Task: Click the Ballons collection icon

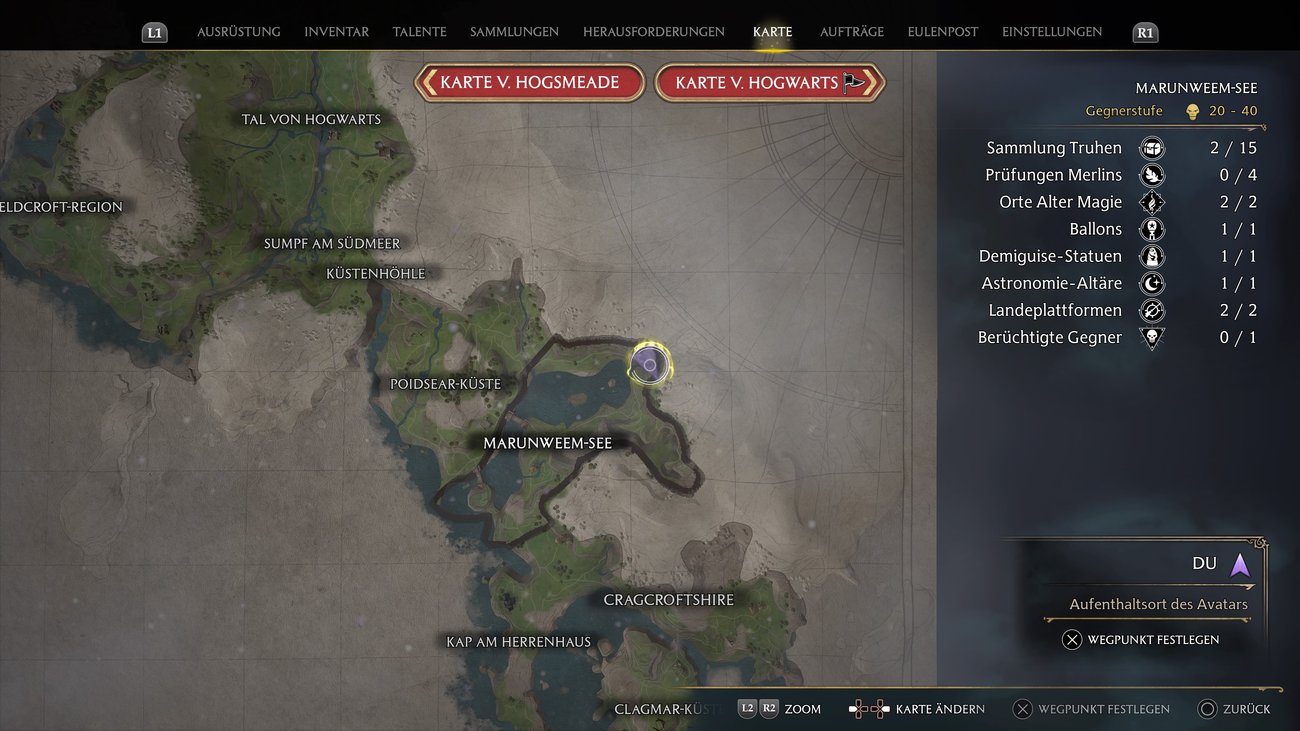Action: [x=1152, y=228]
